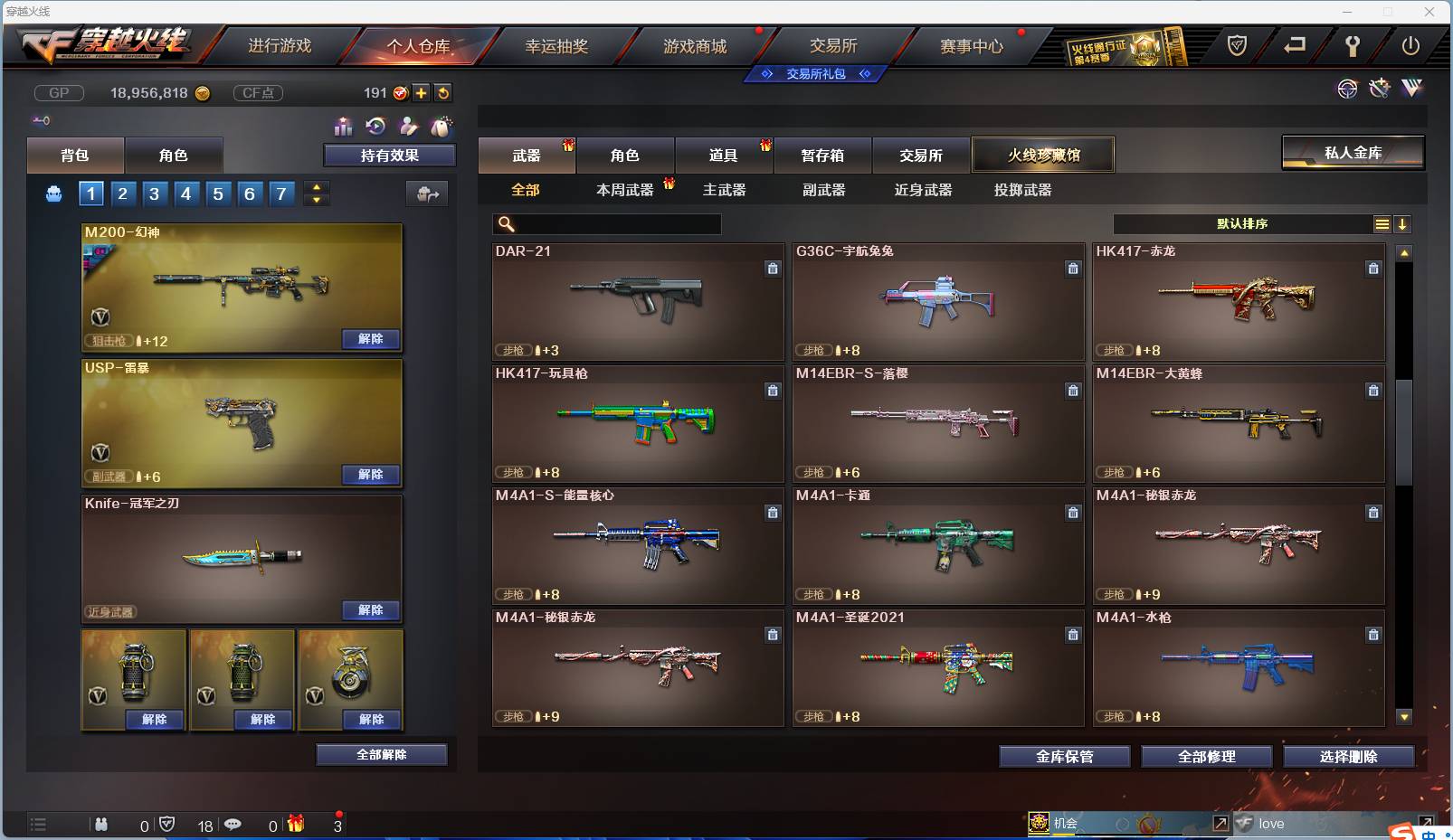Open the wrench repair tool icon

(x=1379, y=89)
